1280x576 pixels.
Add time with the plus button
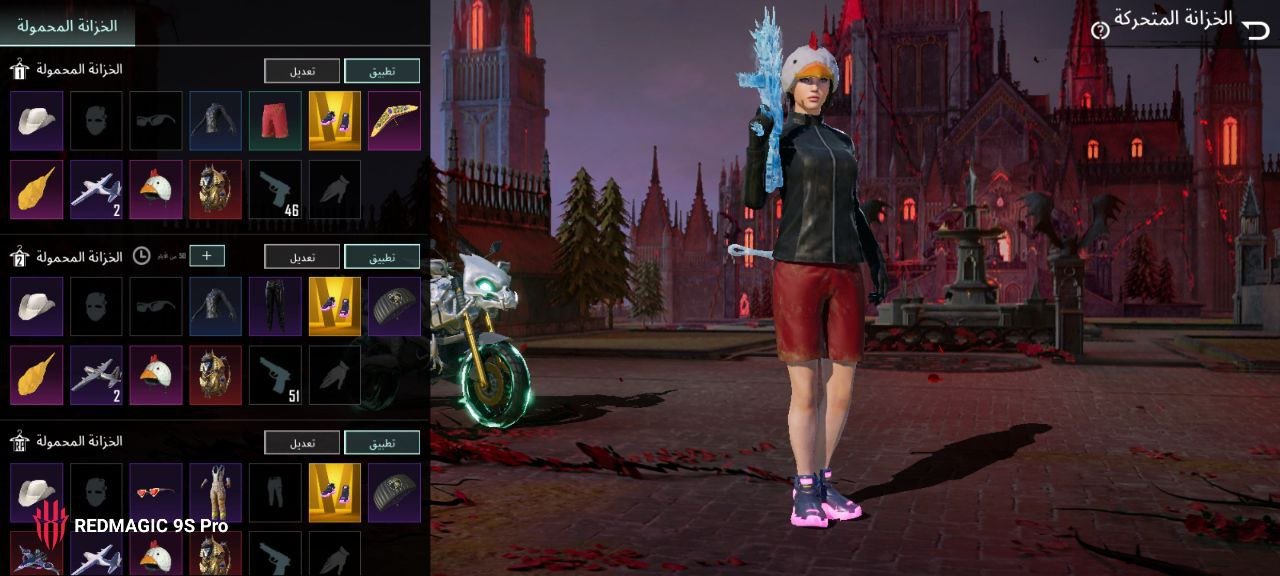pyautogui.click(x=207, y=256)
